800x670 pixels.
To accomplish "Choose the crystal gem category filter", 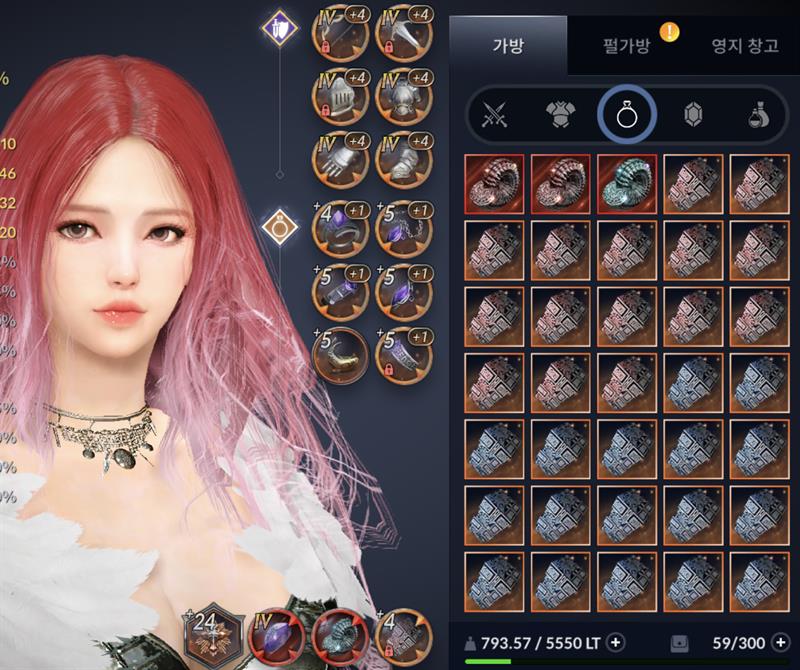I will pyautogui.click(x=692, y=116).
